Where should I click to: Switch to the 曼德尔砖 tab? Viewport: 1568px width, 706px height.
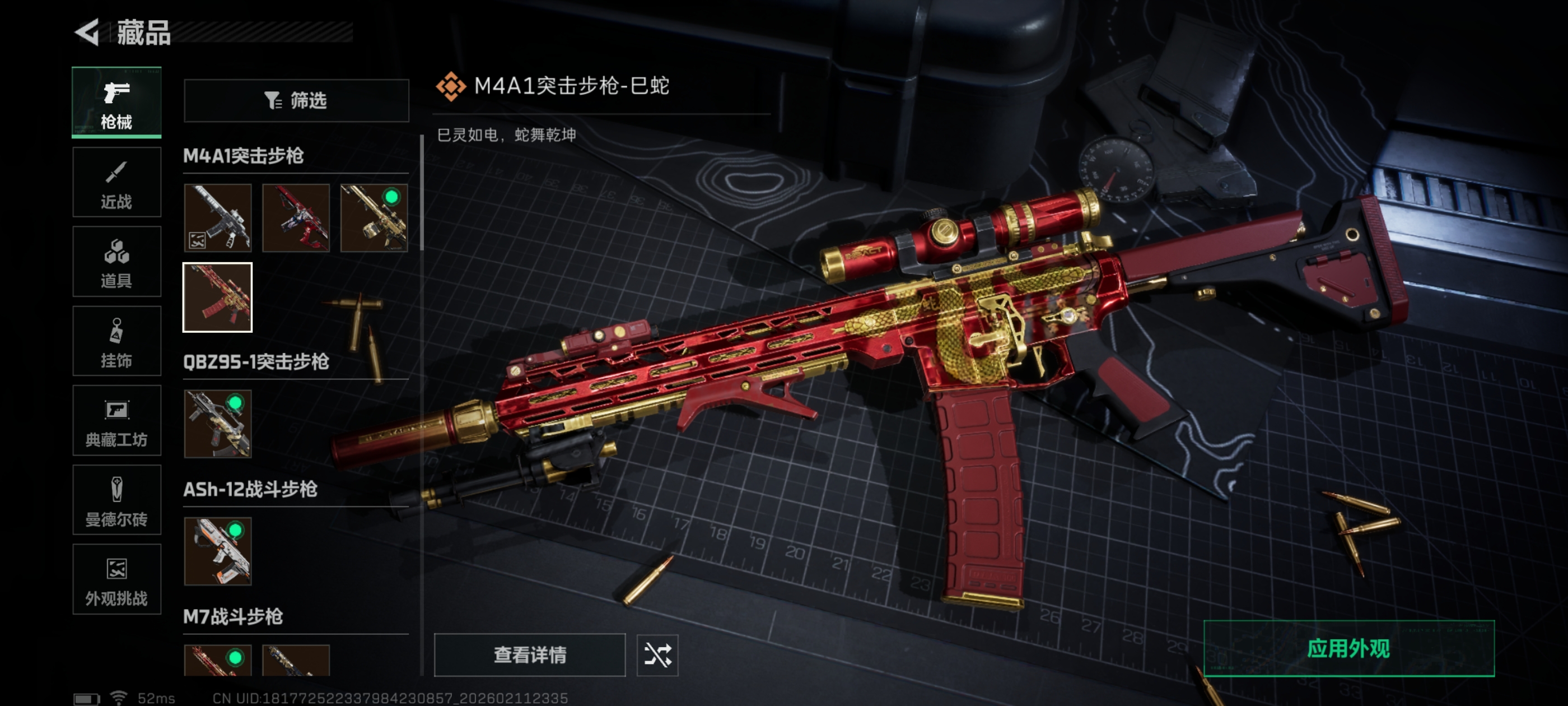click(116, 500)
